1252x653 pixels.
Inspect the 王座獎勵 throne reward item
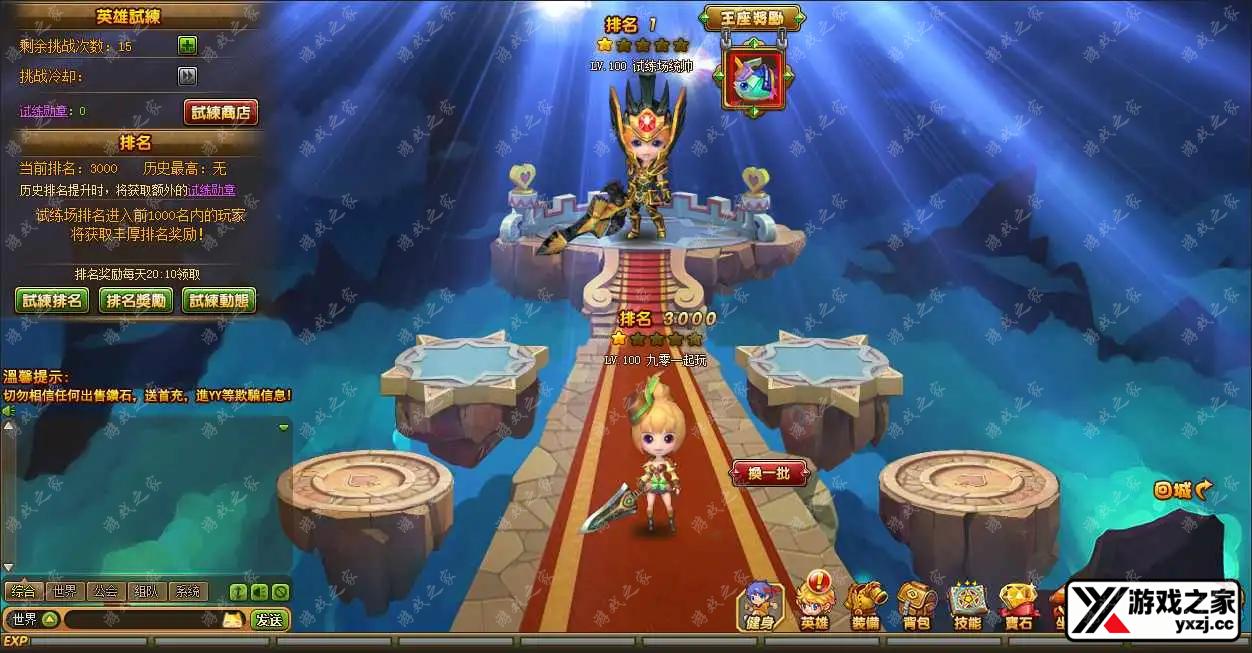coord(754,75)
